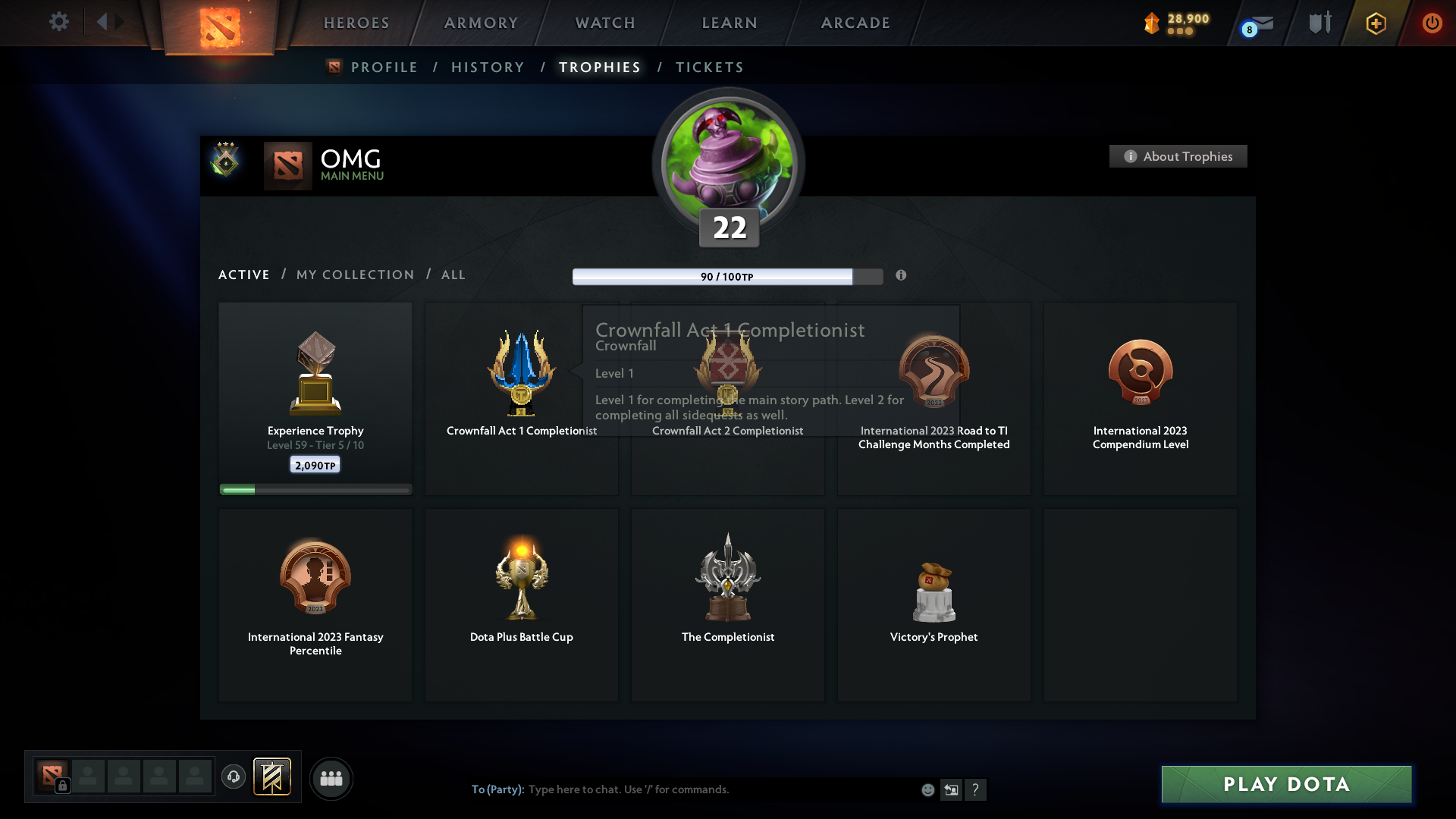1456x819 pixels.
Task: Switch to the HISTORY tab
Action: 487,67
